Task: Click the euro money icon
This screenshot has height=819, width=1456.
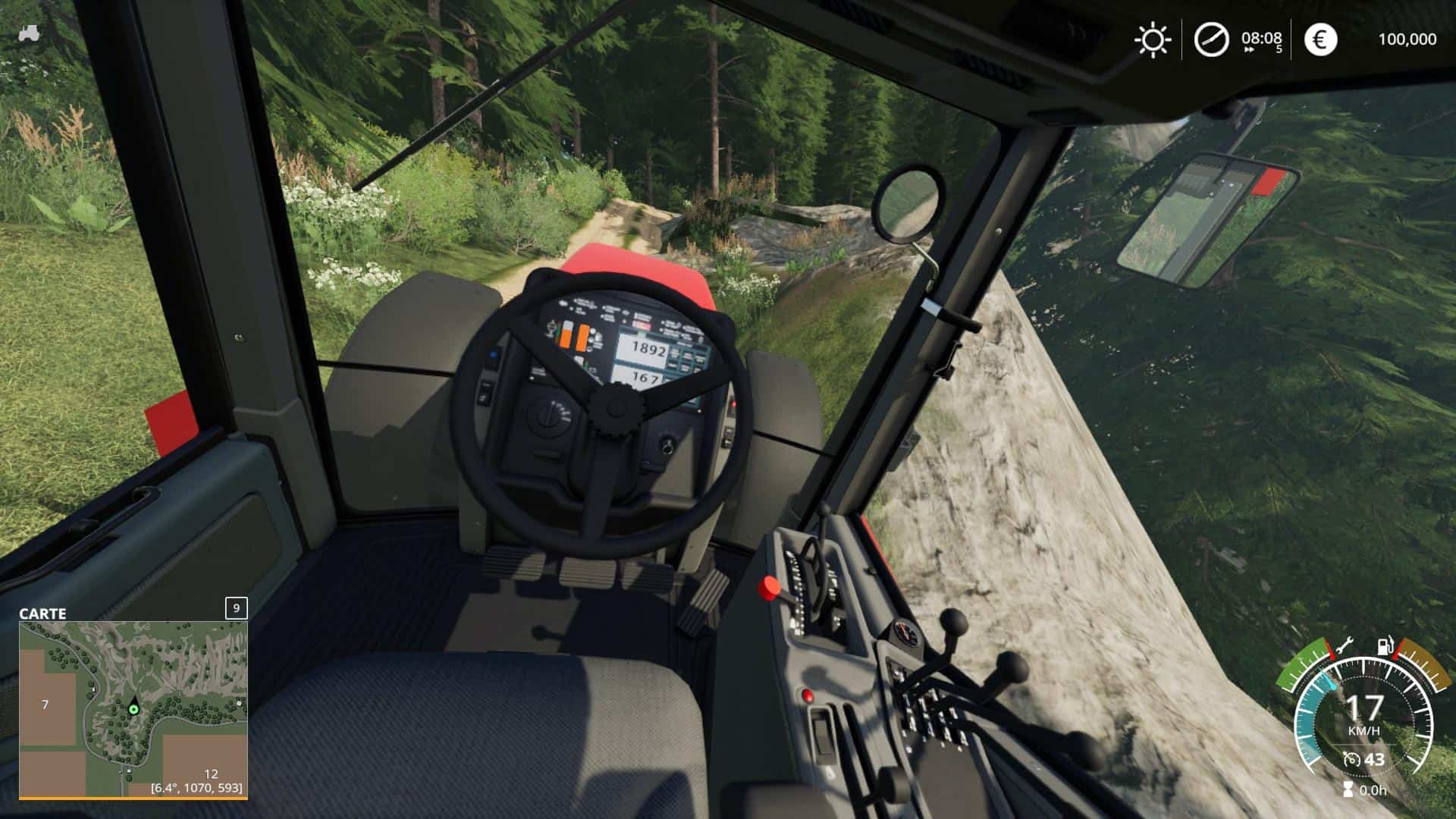Action: point(1320,39)
